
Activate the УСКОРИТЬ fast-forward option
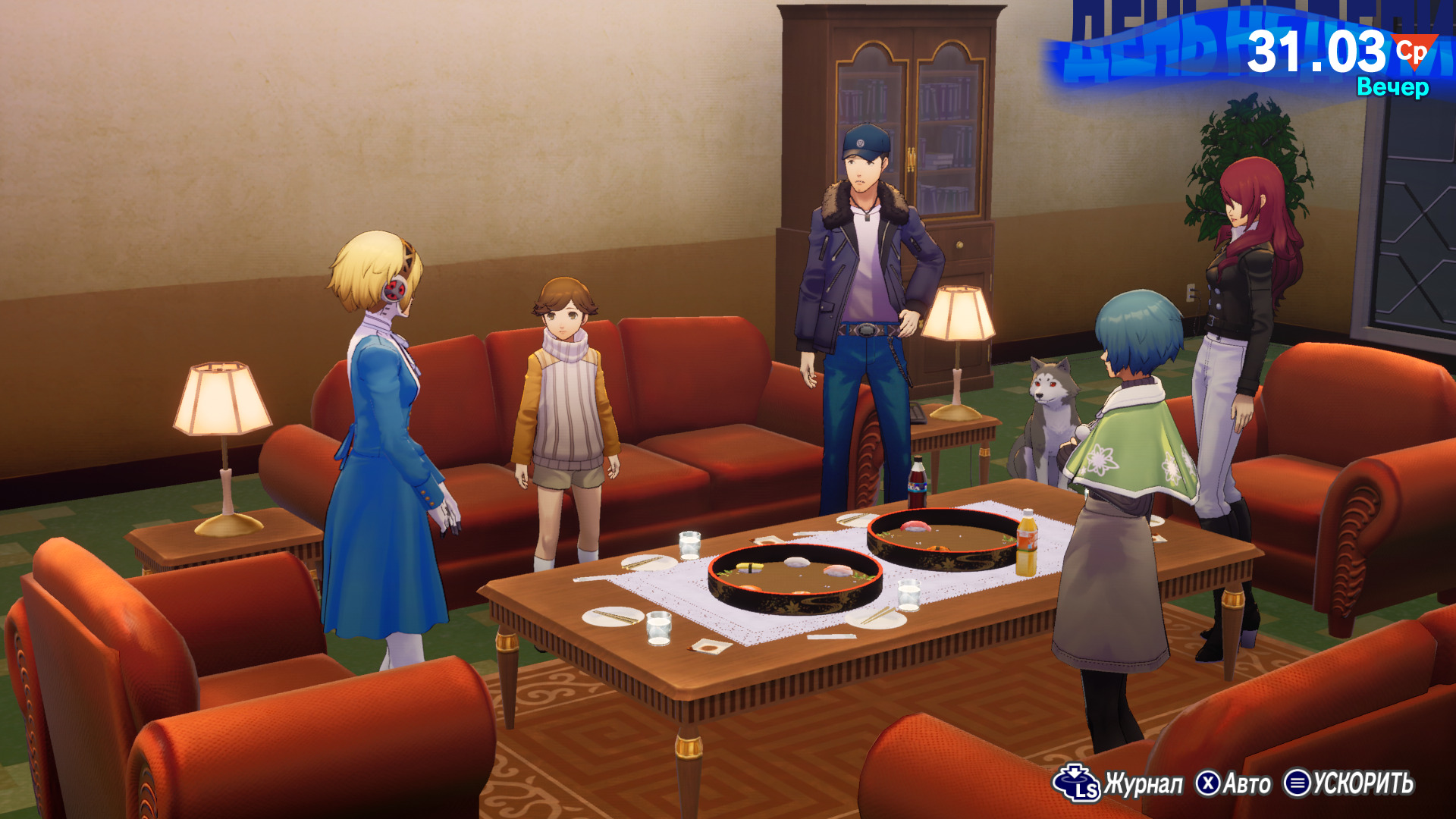click(1348, 783)
